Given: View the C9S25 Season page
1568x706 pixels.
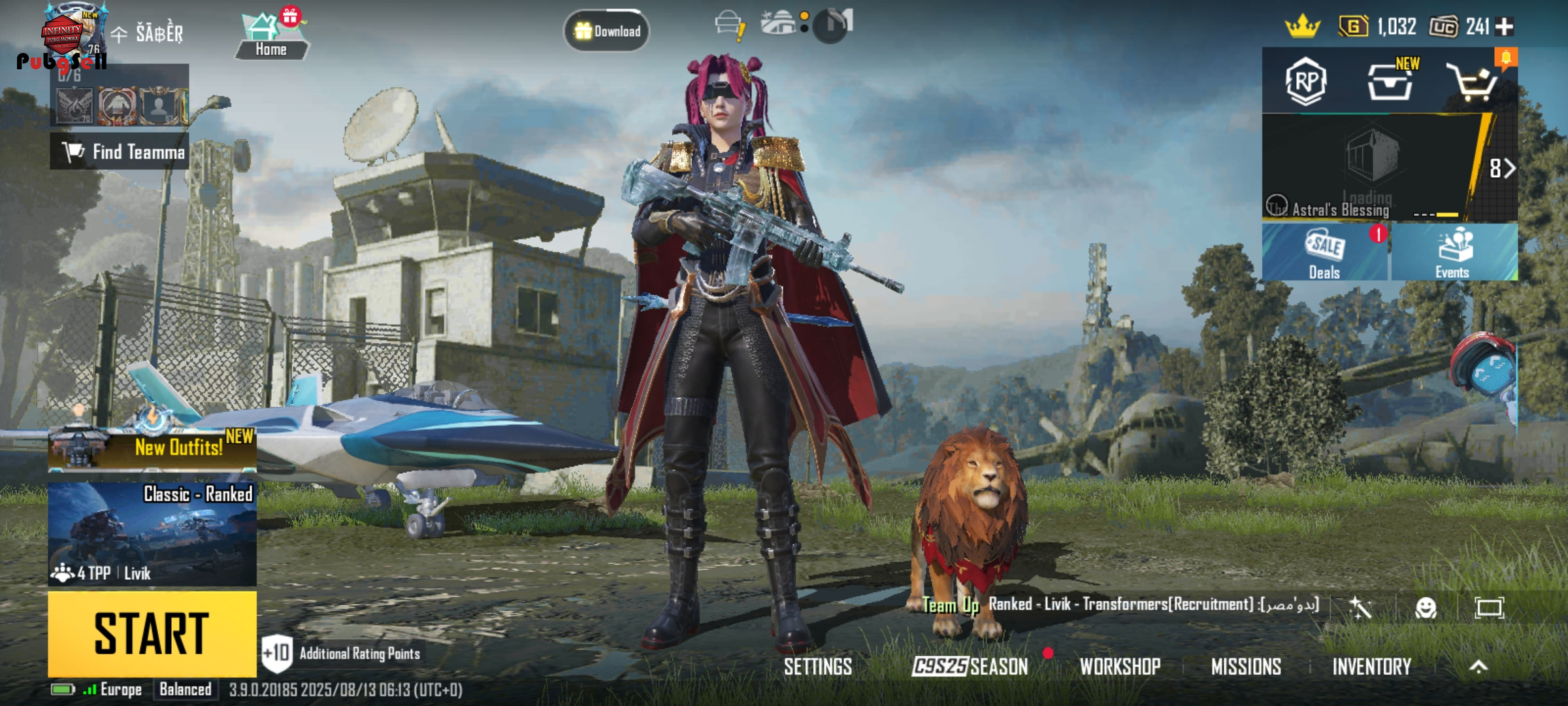Looking at the screenshot, I should coord(970,667).
